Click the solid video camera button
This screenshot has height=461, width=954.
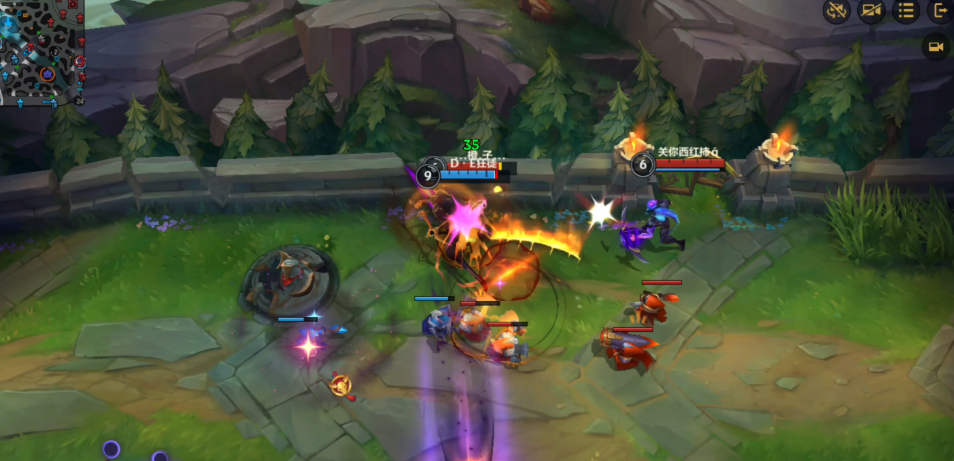tap(936, 47)
